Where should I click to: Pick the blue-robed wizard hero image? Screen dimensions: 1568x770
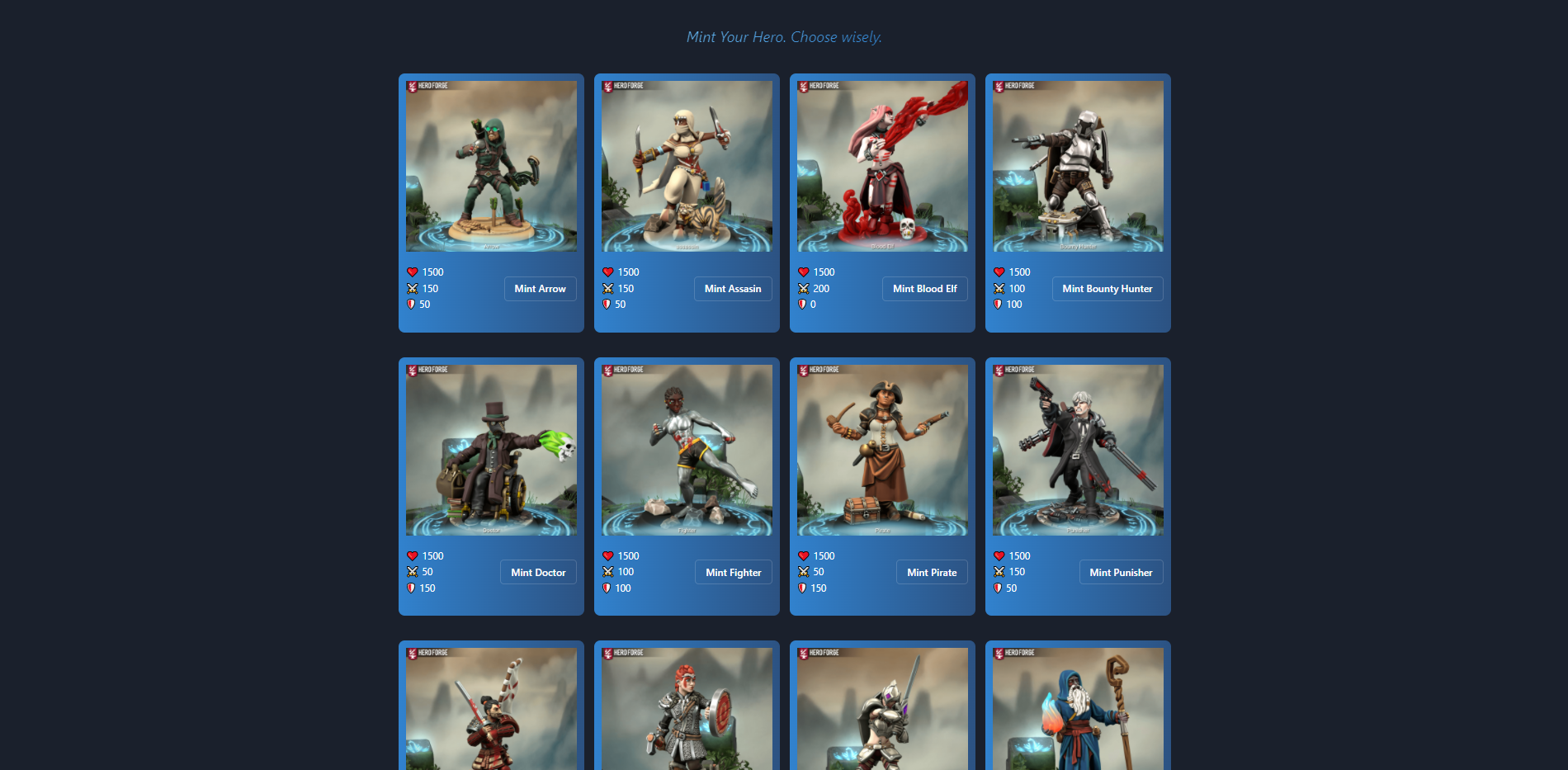(x=1078, y=710)
